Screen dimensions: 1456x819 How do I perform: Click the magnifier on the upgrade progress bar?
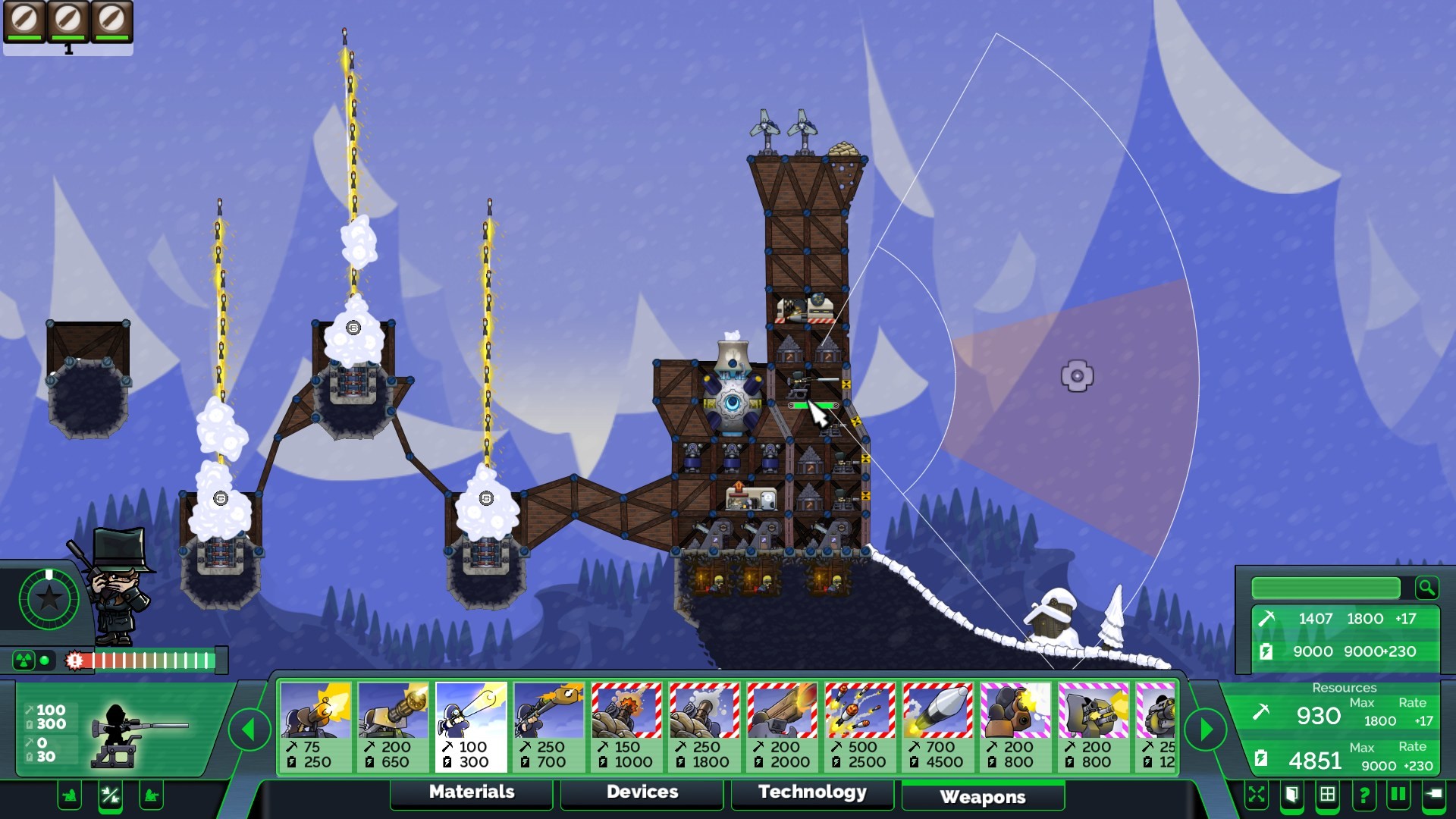[x=1426, y=588]
